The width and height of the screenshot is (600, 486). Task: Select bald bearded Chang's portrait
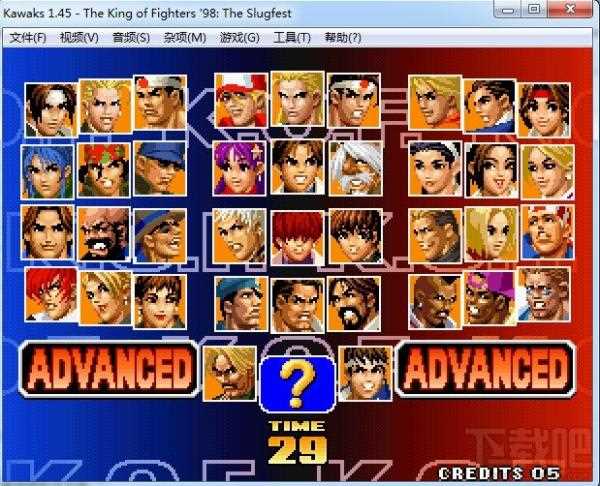(x=103, y=233)
